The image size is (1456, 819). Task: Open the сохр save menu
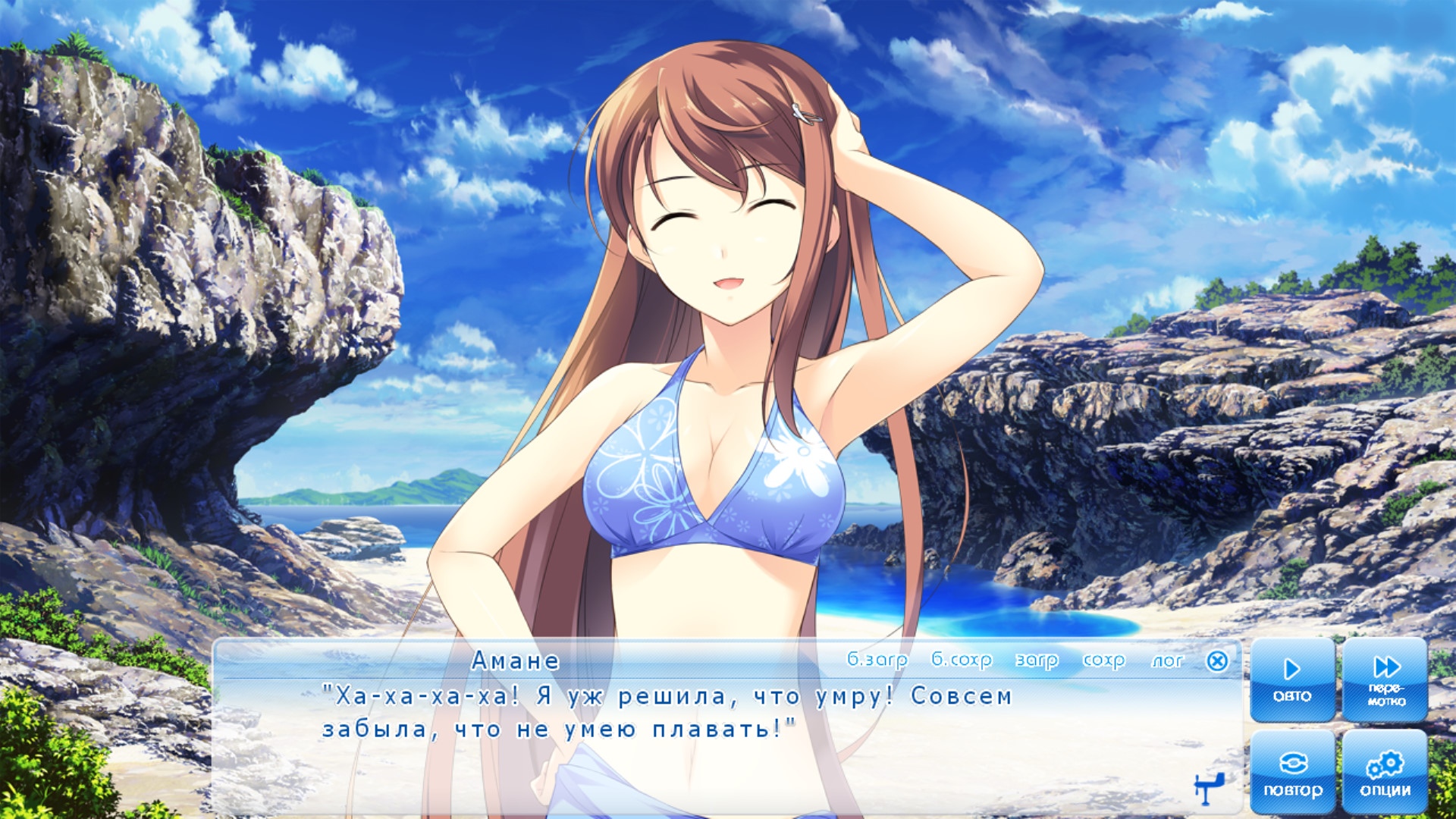pyautogui.click(x=1103, y=661)
